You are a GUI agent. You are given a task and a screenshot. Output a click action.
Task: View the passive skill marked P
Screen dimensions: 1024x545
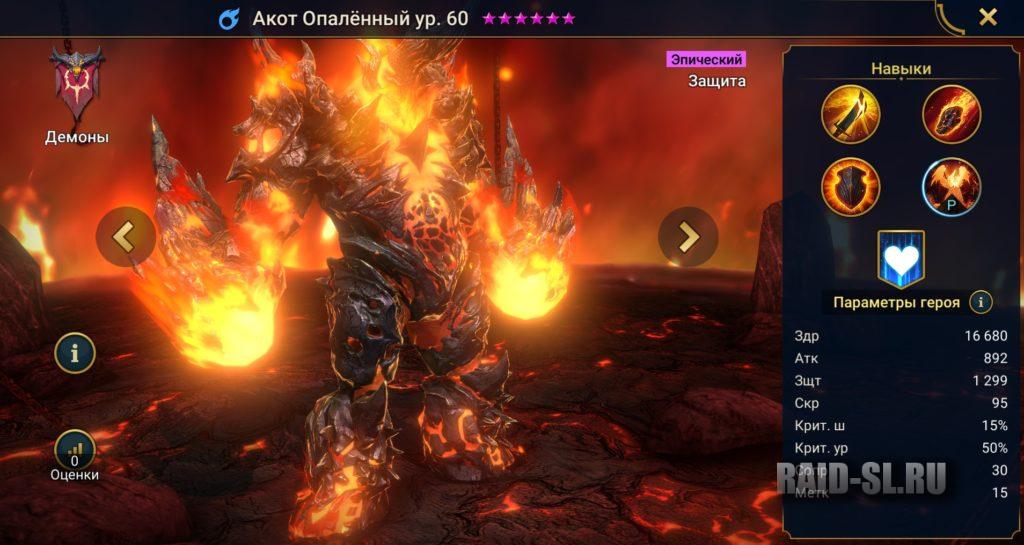click(951, 187)
